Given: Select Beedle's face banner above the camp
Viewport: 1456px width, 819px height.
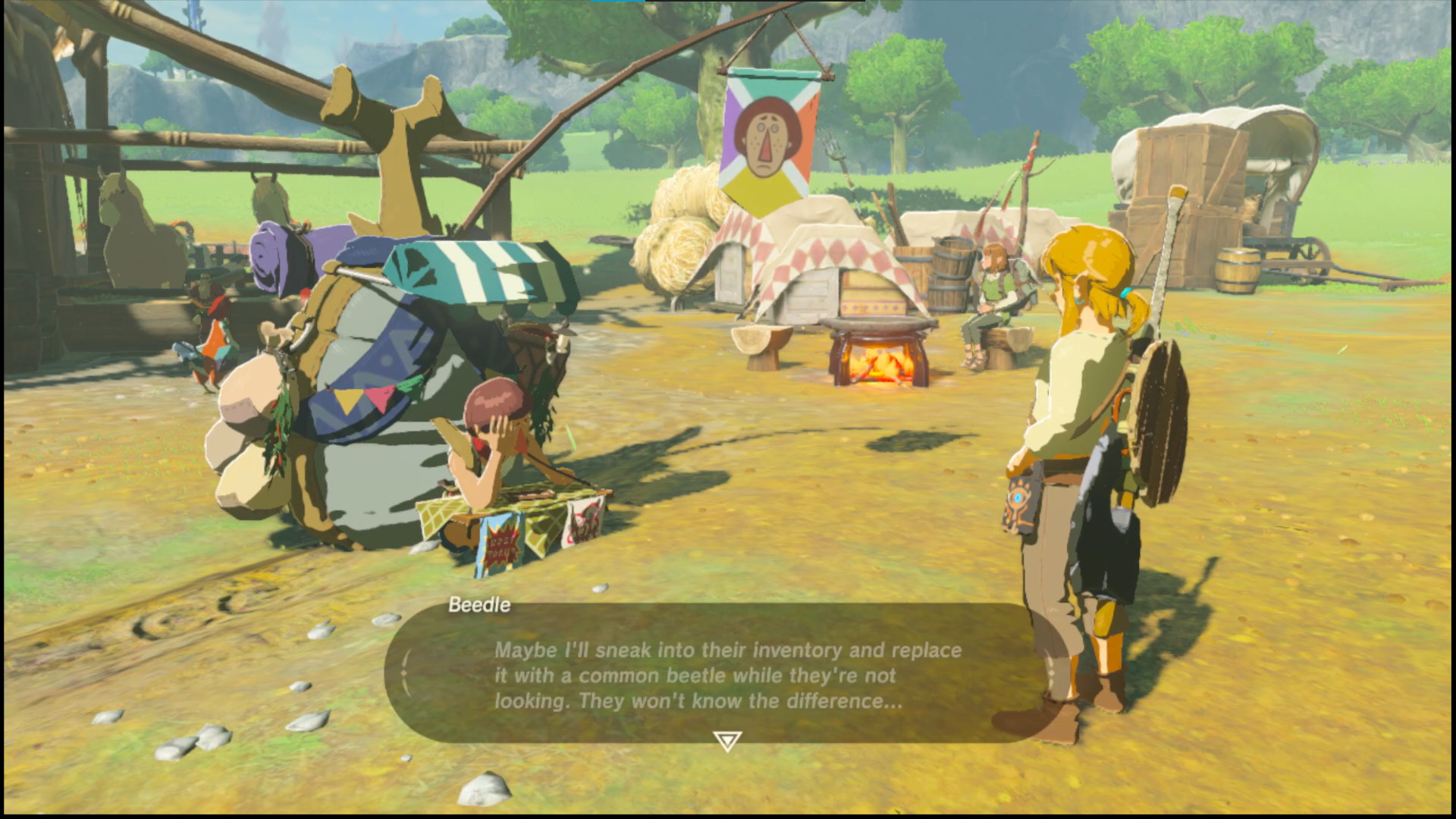Looking at the screenshot, I should tap(768, 136).
